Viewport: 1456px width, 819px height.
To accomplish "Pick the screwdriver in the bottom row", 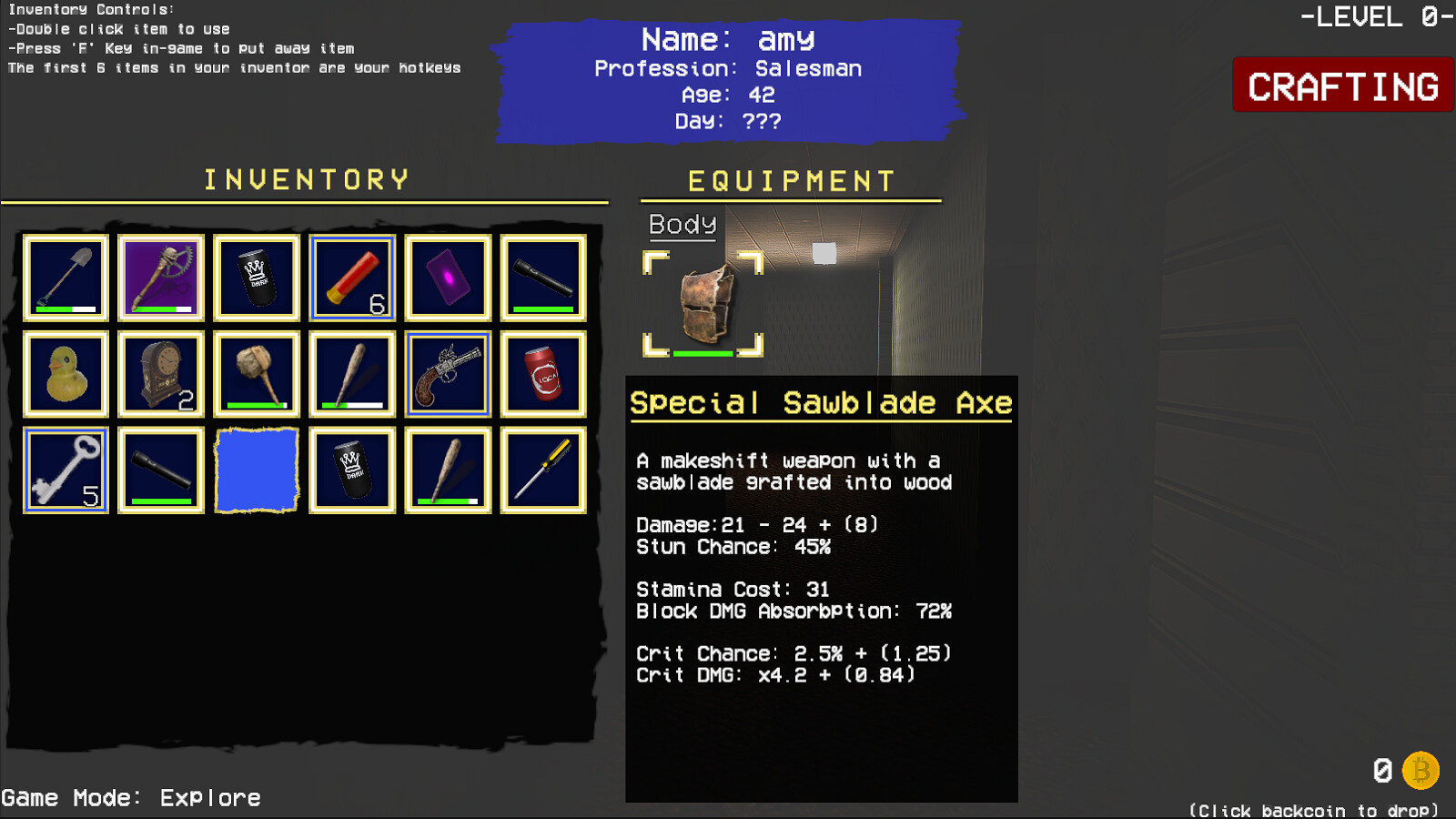I will pos(543,470).
